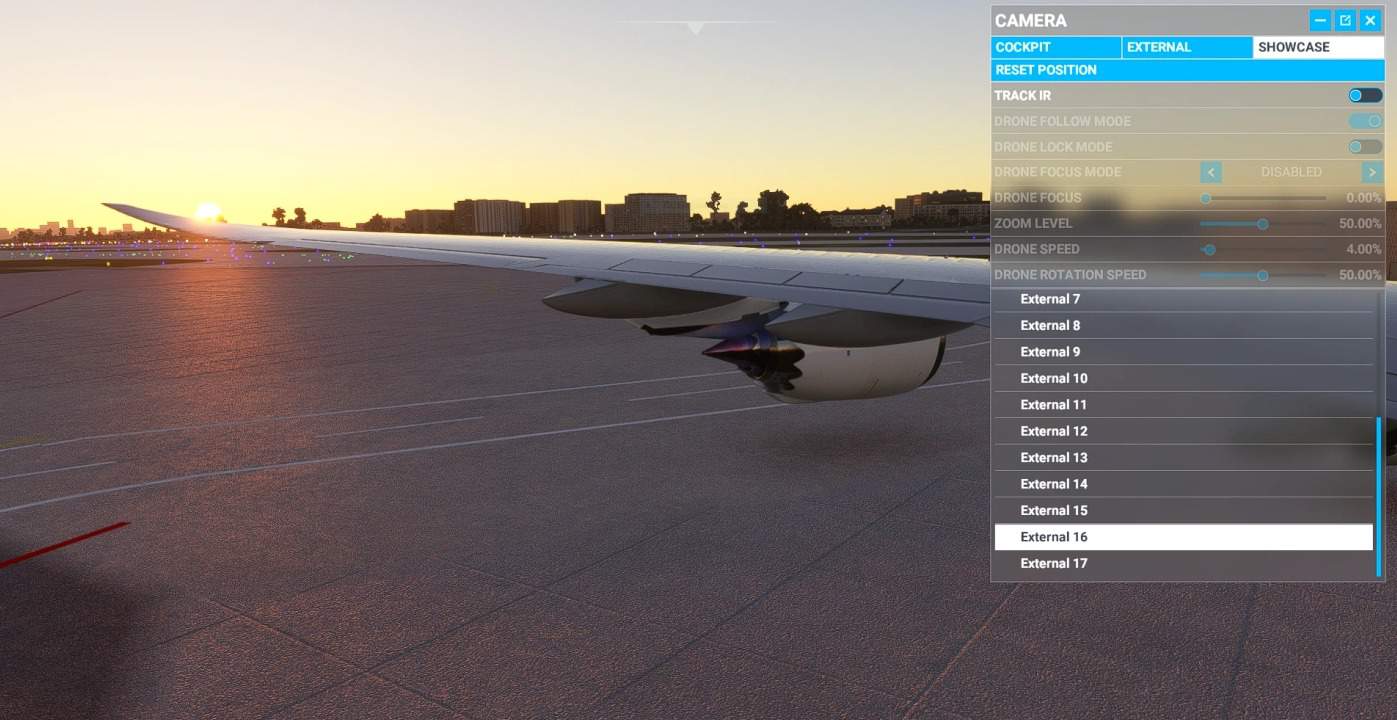Activate the External 11 camera
The image size is (1397, 720).
(1183, 405)
